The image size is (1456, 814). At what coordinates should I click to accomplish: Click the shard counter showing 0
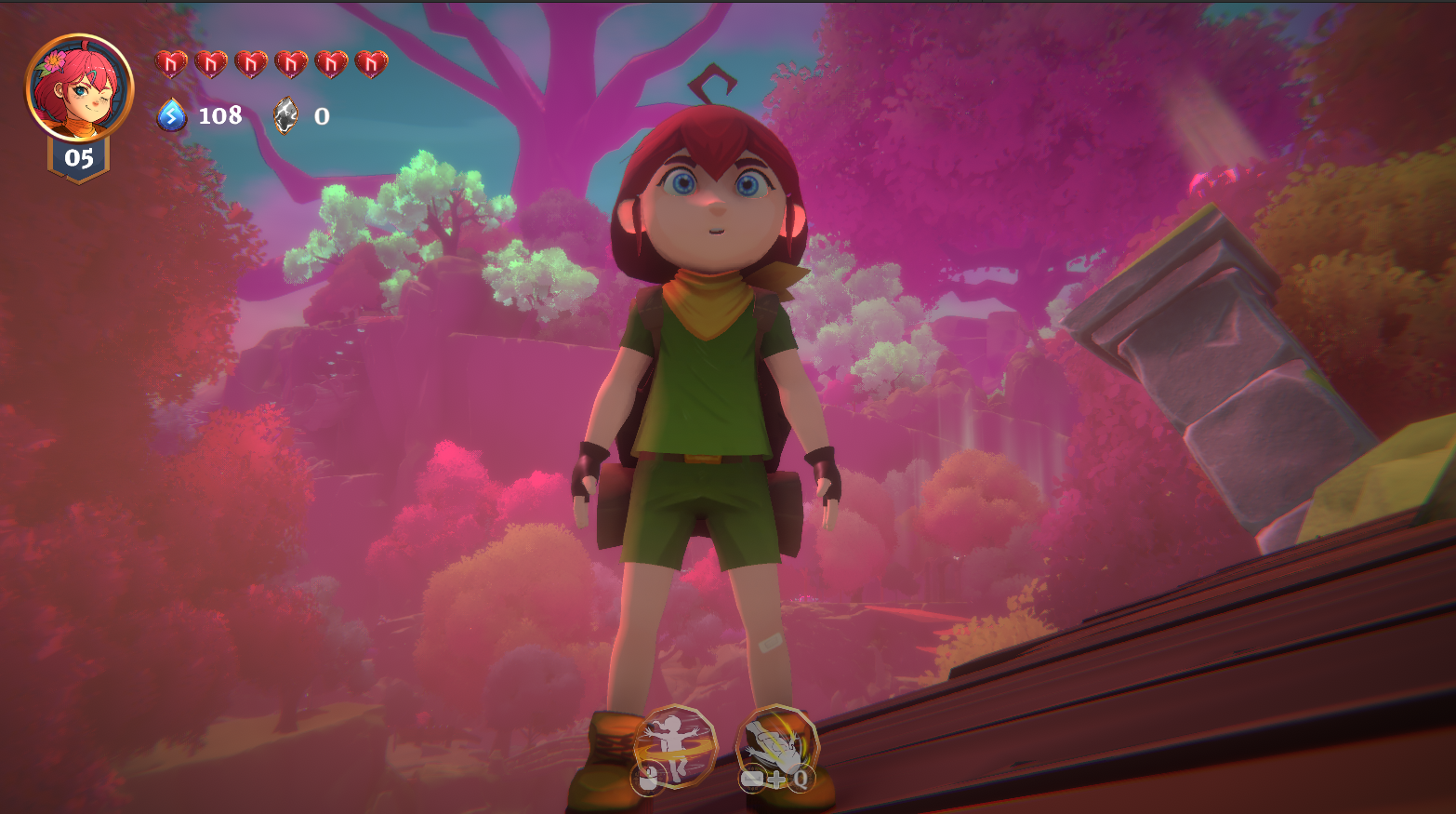pos(320,117)
